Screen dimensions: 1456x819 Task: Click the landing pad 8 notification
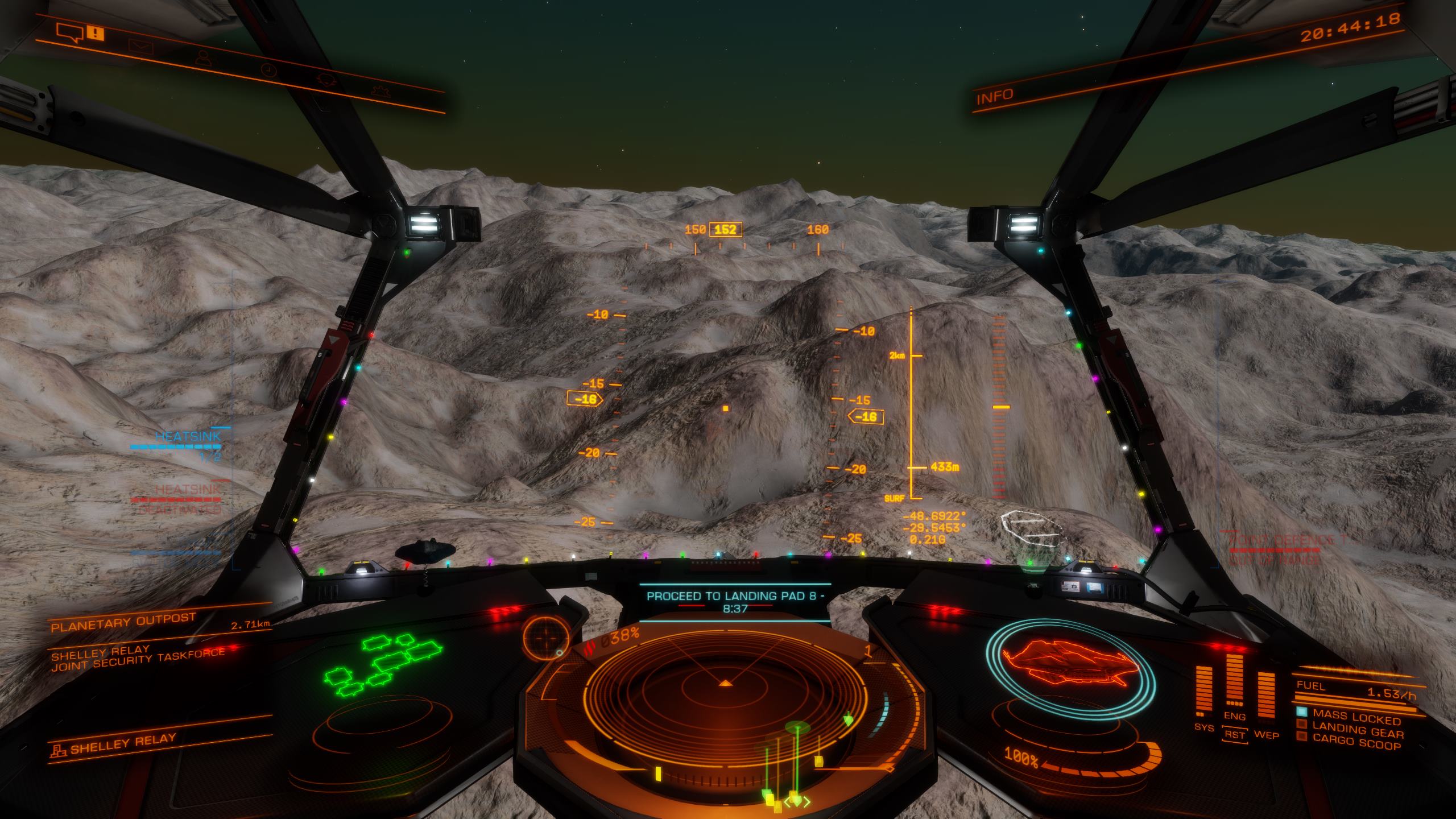coord(735,602)
